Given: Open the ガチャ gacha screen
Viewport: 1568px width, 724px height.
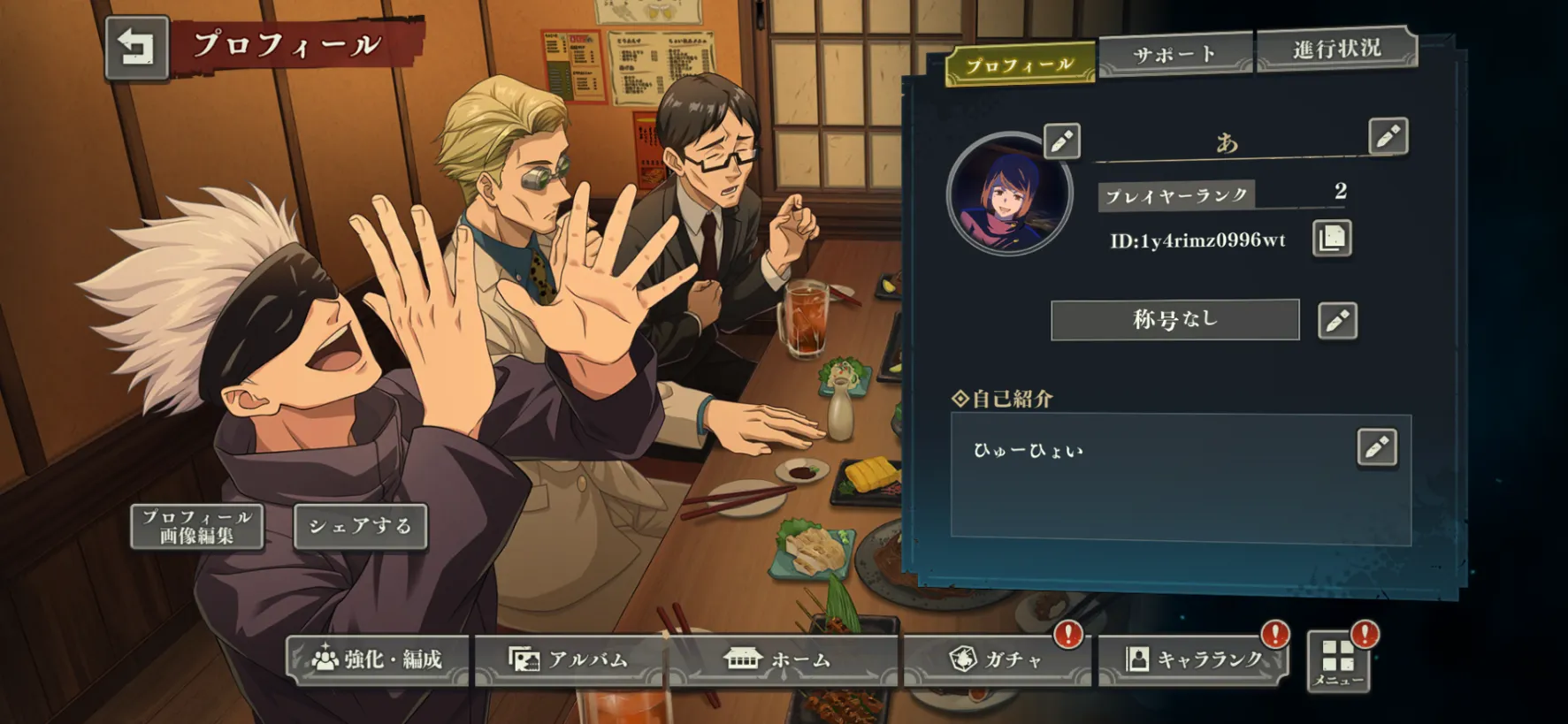Looking at the screenshot, I should click(x=997, y=659).
